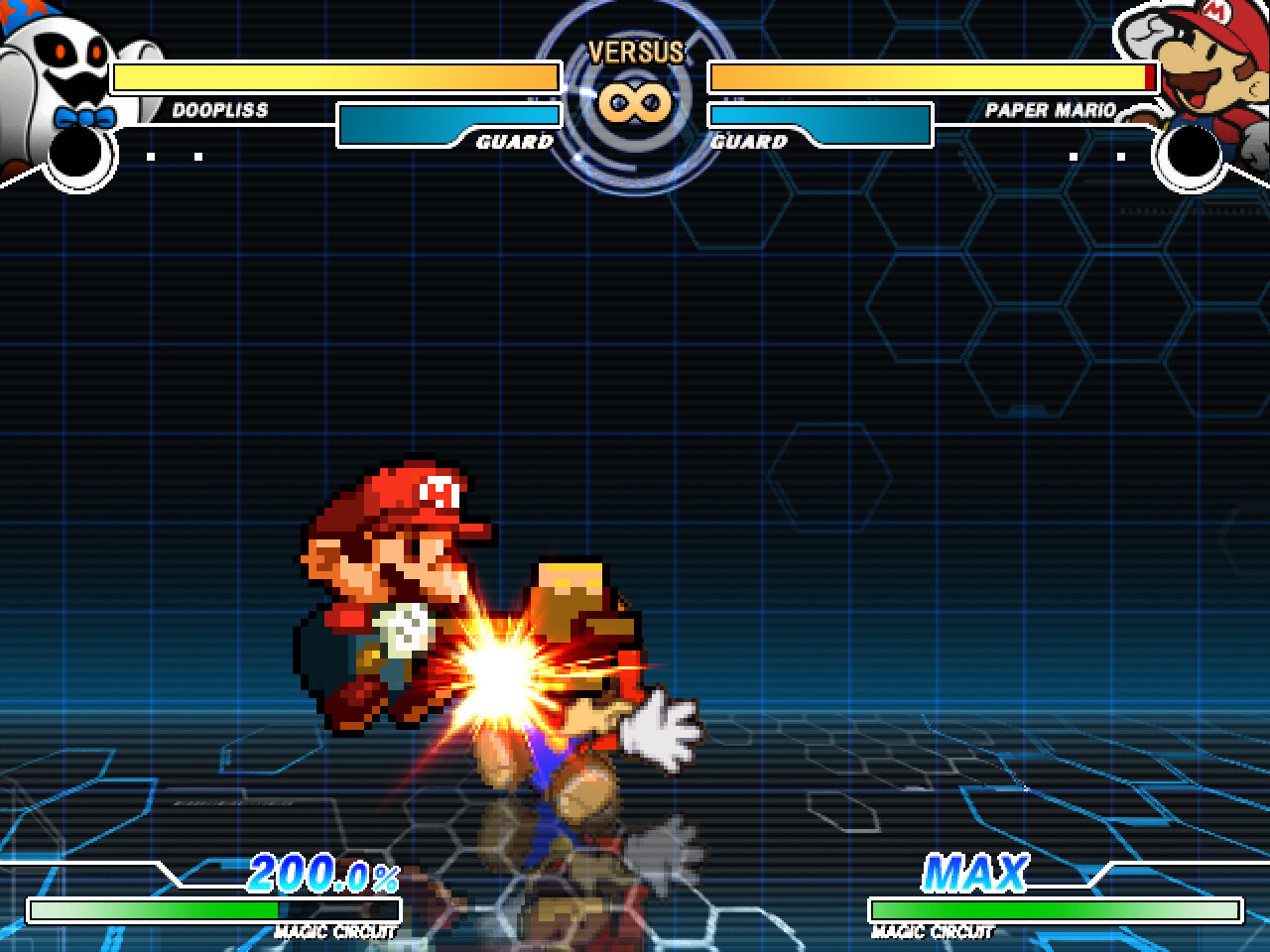This screenshot has width=1270, height=952.
Task: Click the MAX power text
Action: pos(973,873)
